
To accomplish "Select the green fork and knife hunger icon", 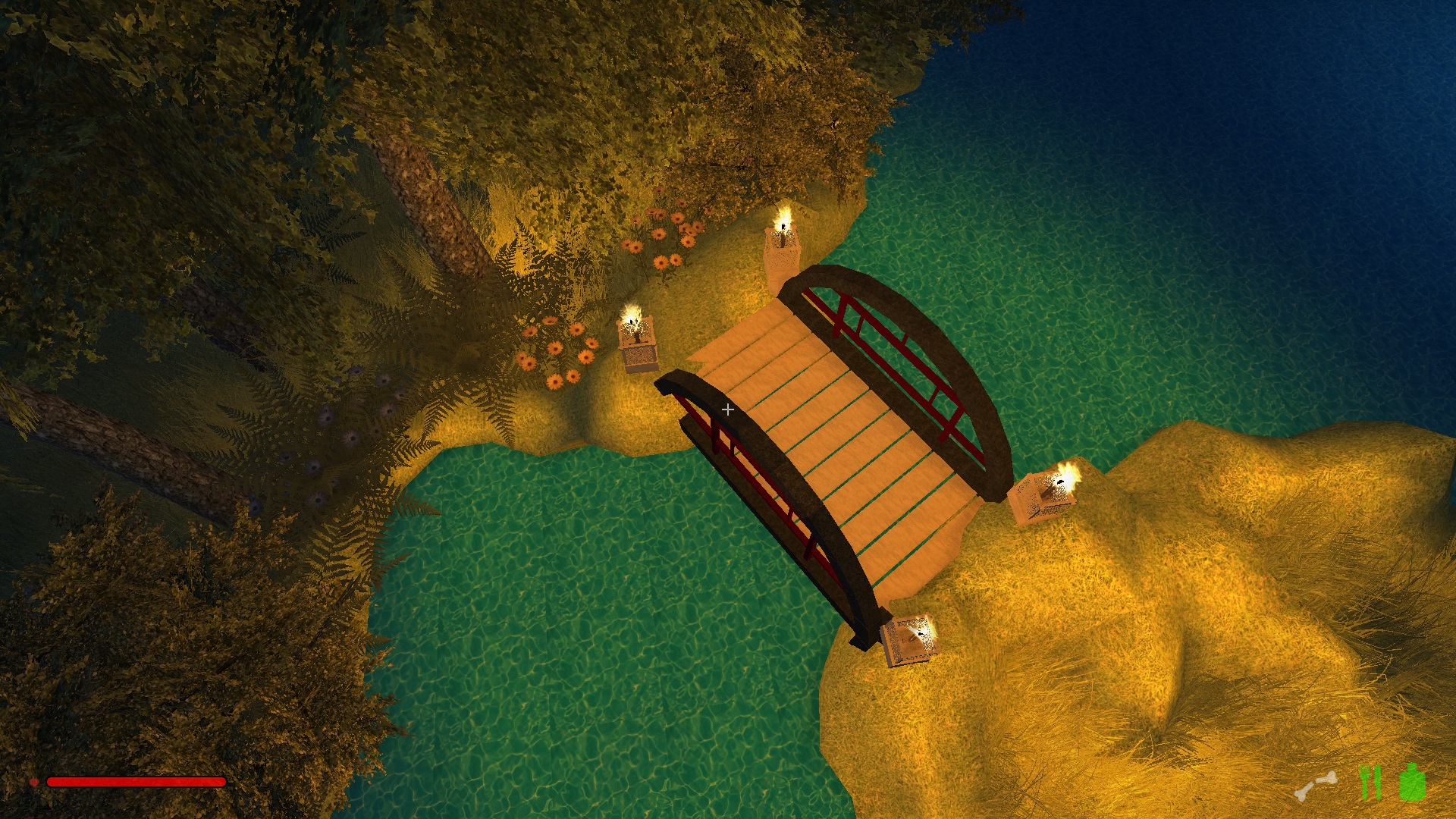I will (1370, 783).
